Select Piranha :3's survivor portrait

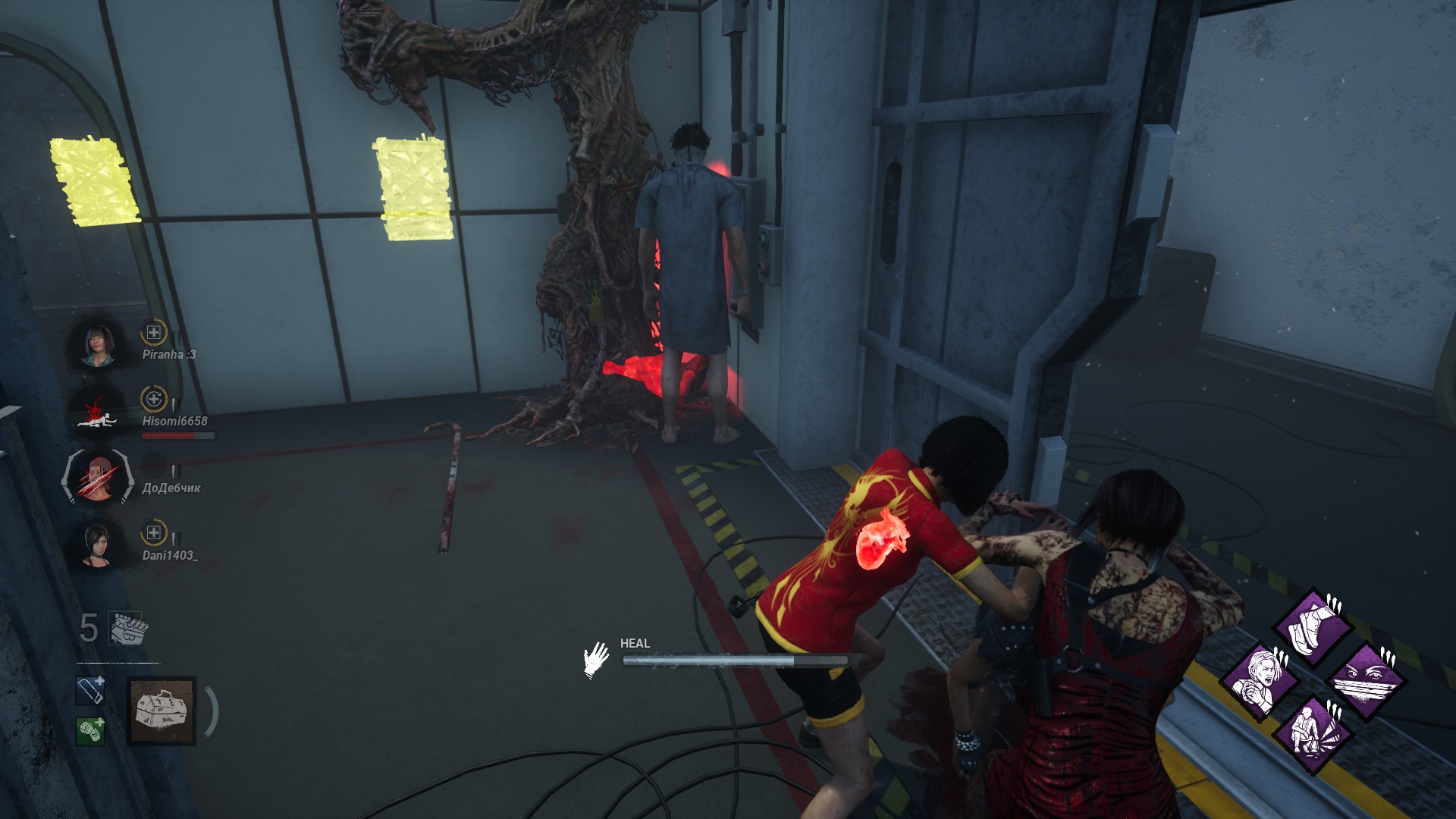point(99,345)
